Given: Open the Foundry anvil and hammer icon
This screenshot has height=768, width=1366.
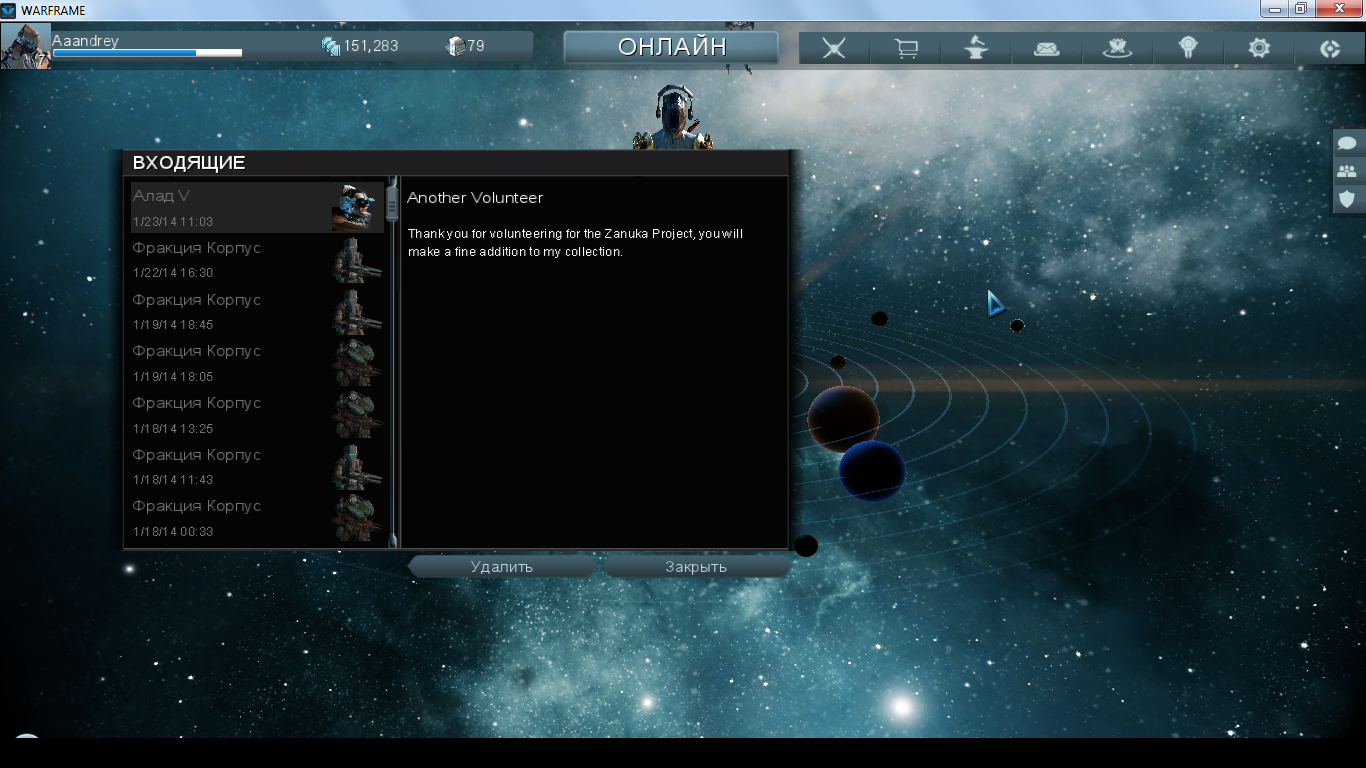Looking at the screenshot, I should point(976,48).
